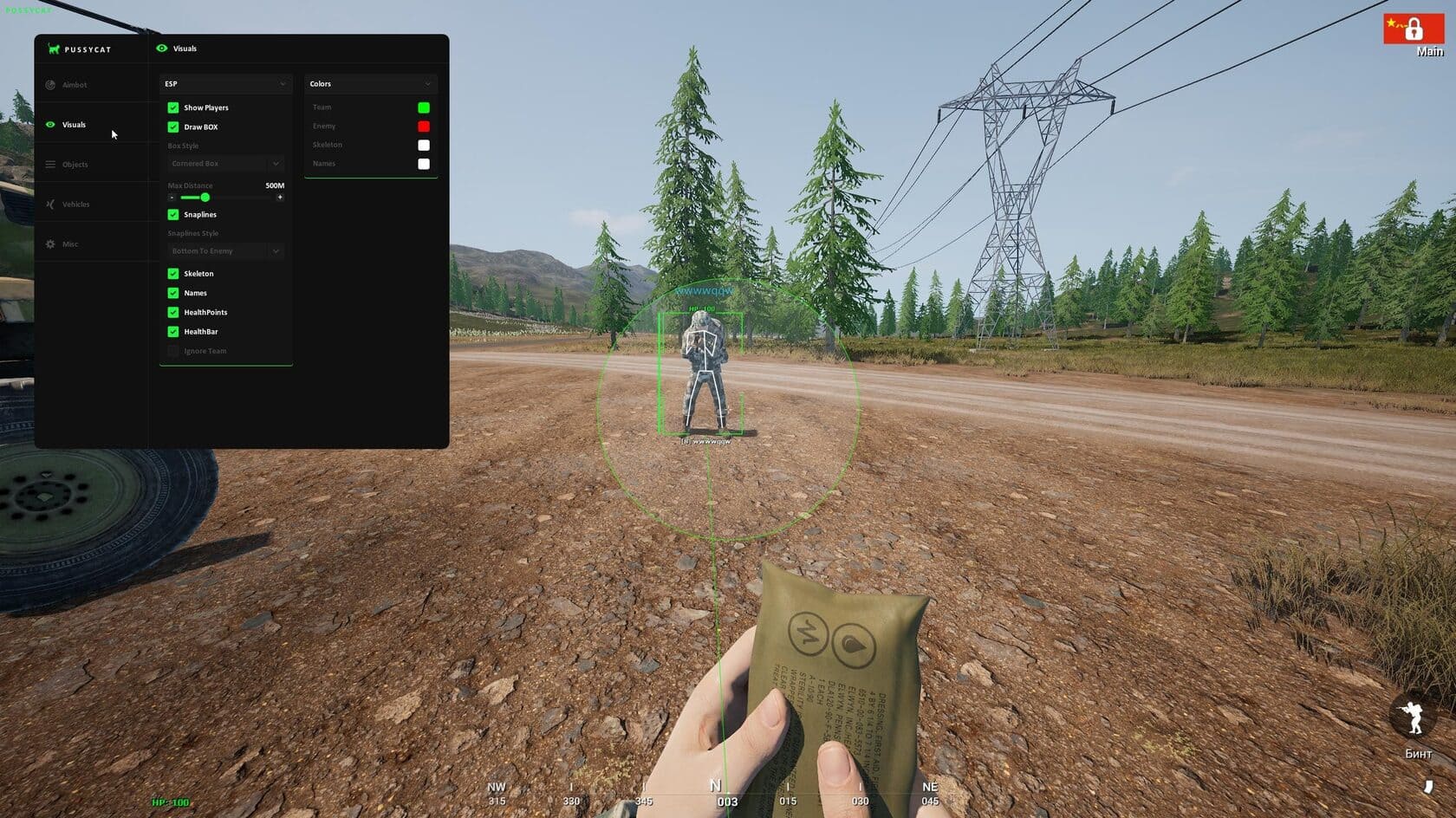Enable the Ignore Team checkbox

(x=173, y=351)
